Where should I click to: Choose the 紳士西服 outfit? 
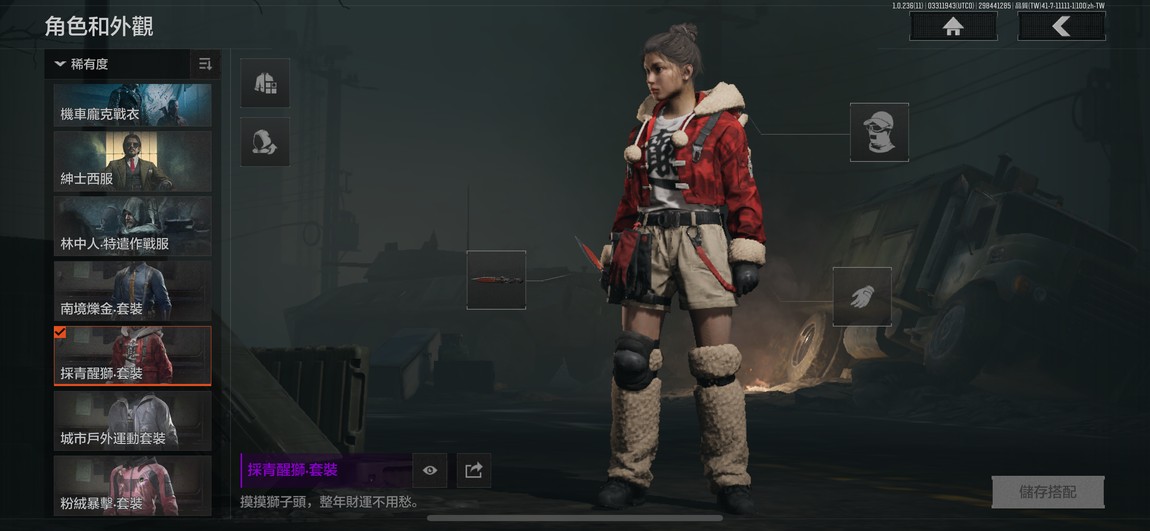133,161
